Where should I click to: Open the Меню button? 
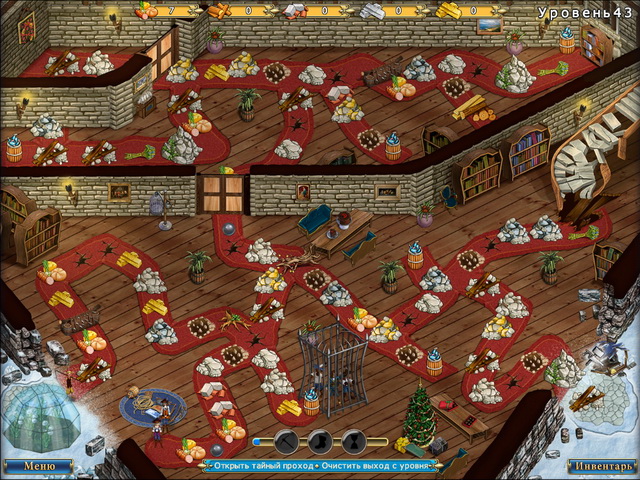tap(39, 466)
